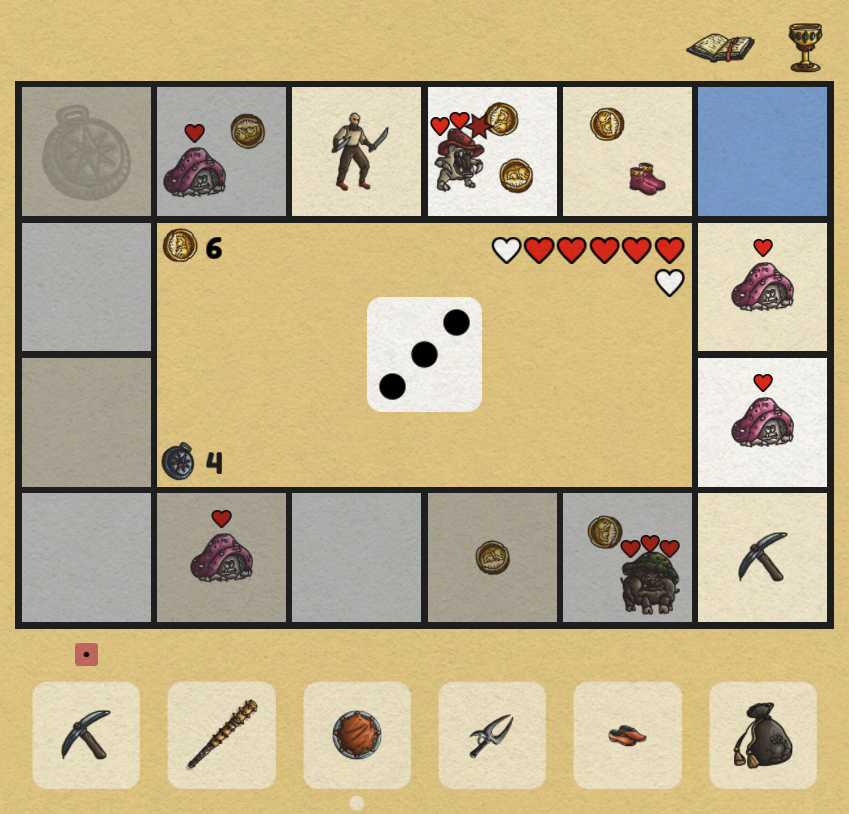
Task: Choose the spiked club inventory slot
Action: 222,735
